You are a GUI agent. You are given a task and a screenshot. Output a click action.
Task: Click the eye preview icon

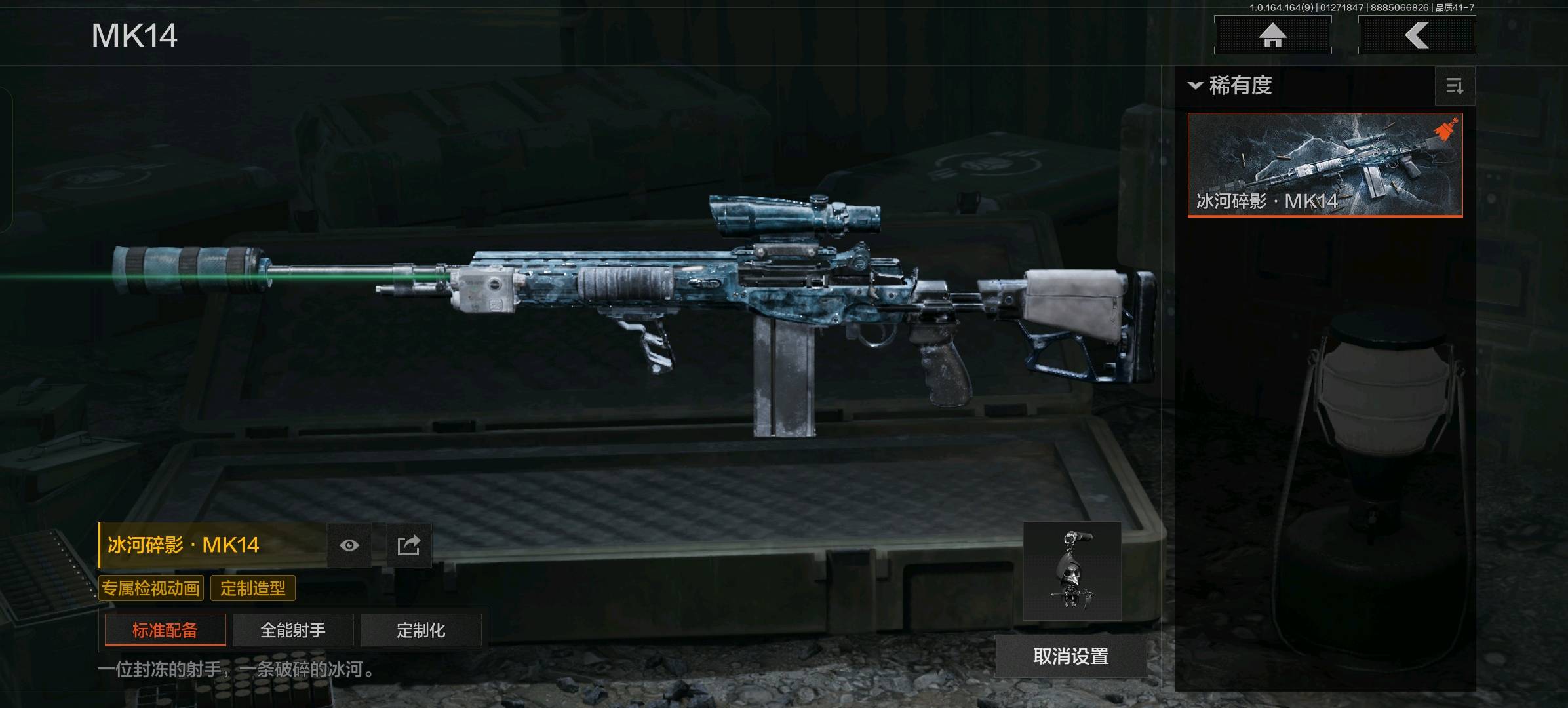click(x=349, y=545)
